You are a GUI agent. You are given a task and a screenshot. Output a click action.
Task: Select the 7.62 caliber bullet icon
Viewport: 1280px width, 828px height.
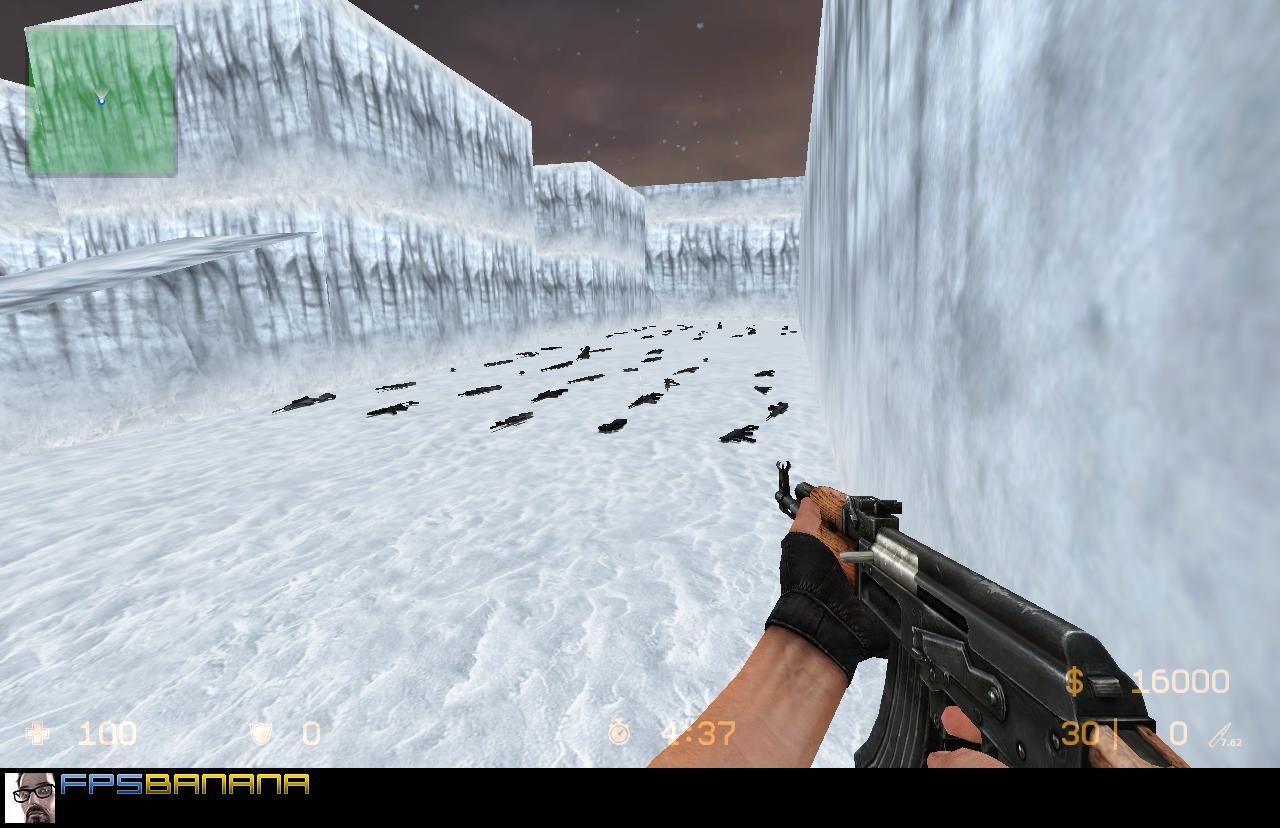[1222, 735]
